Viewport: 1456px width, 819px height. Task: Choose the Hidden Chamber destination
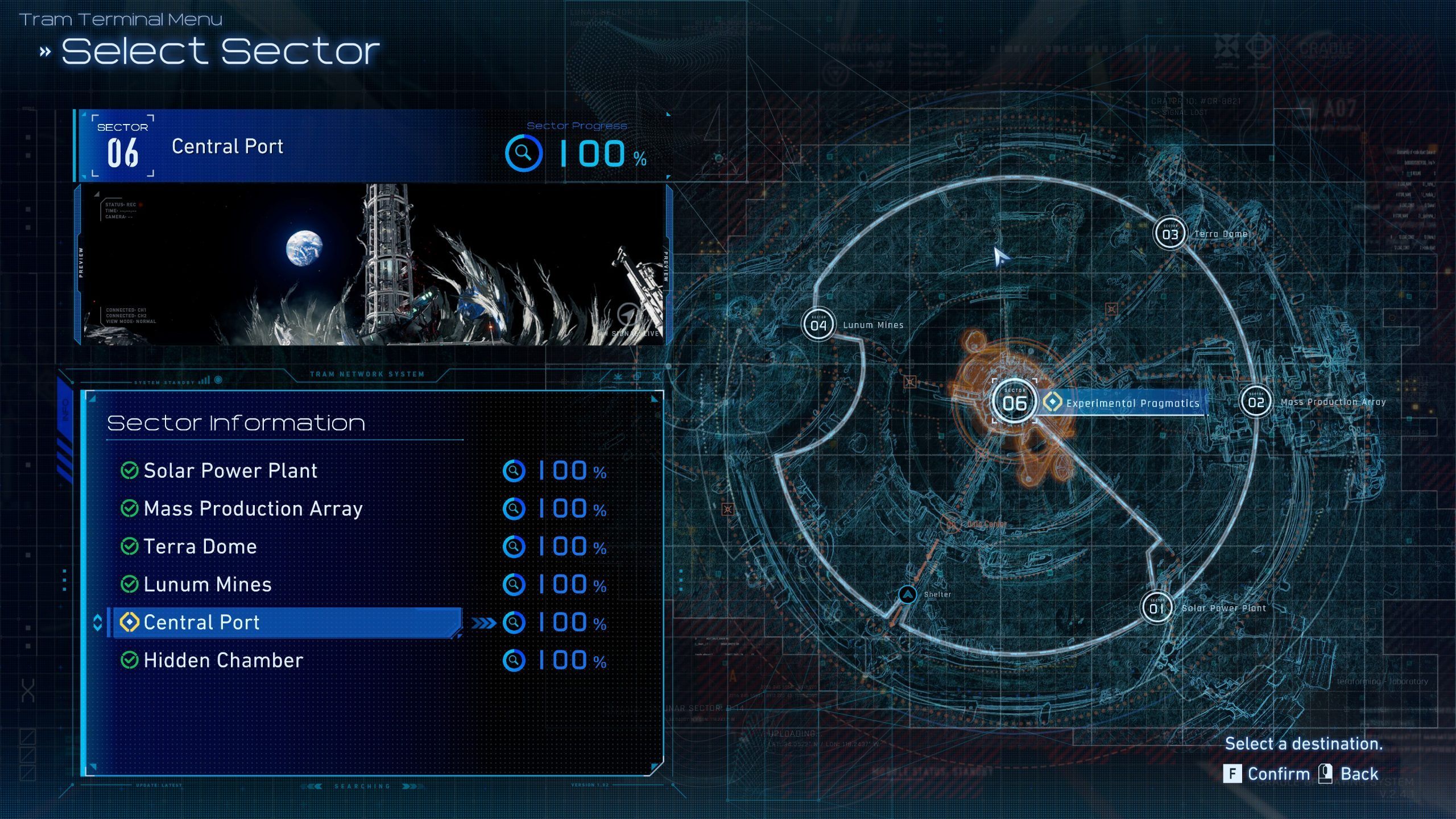[223, 660]
